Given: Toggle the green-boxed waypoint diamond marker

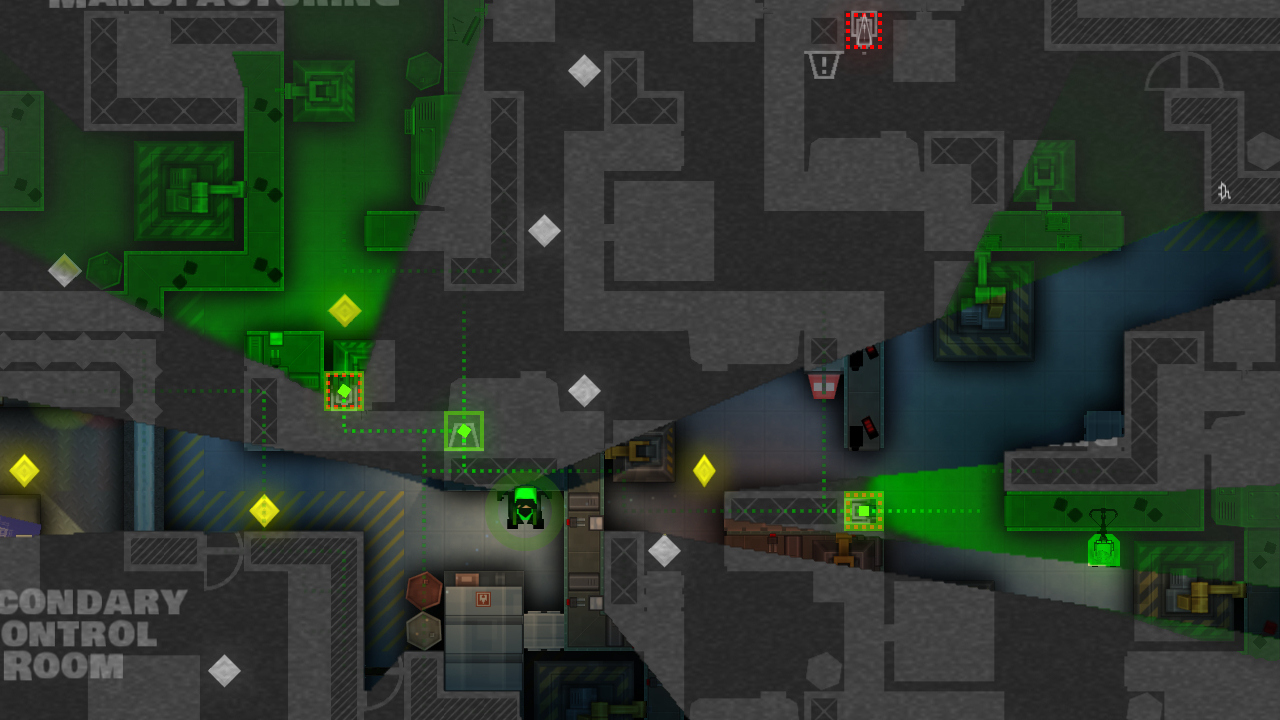Looking at the screenshot, I should pos(463,432).
